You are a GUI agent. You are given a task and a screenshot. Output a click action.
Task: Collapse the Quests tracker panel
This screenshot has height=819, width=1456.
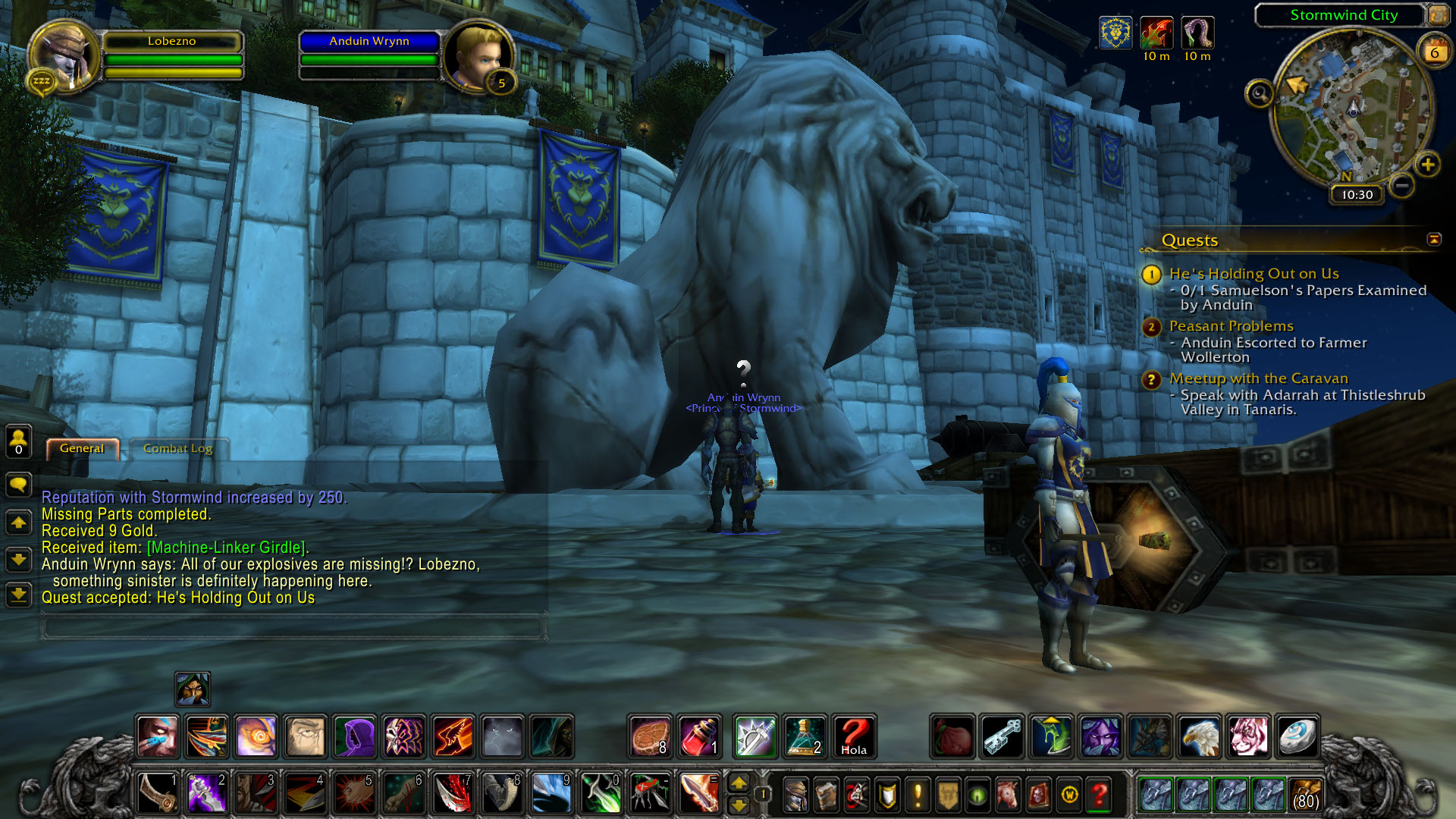1434,240
